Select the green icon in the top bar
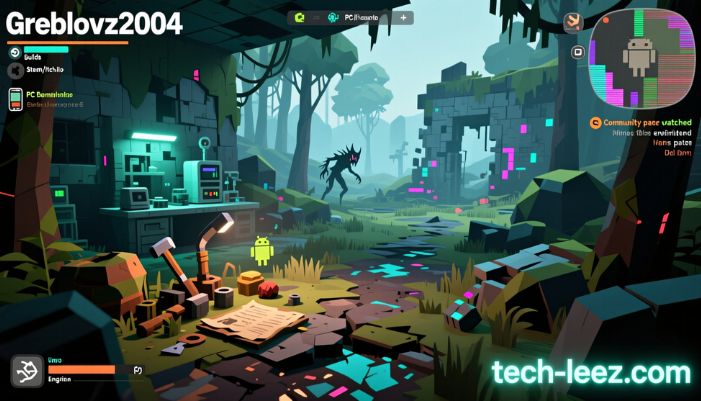Image resolution: width=701 pixels, height=401 pixels. pyautogui.click(x=297, y=17)
